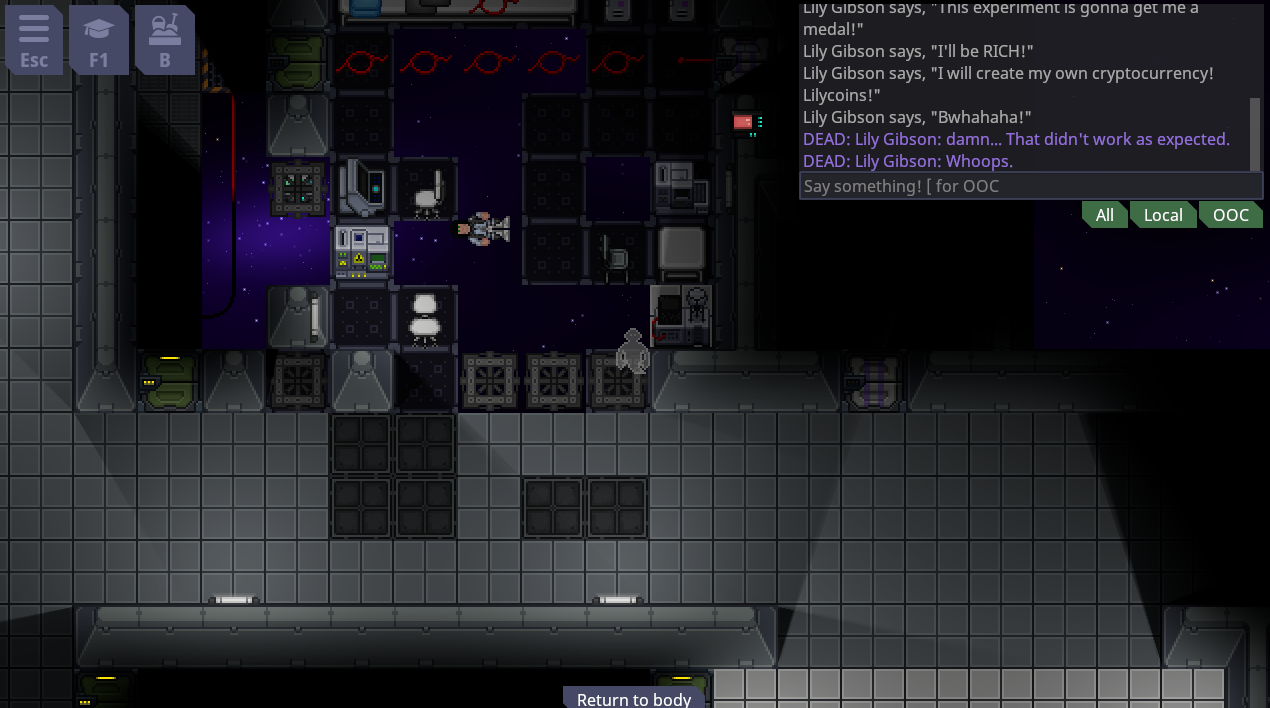
Task: Open the B sandbox panel button
Action: [x=165, y=40]
